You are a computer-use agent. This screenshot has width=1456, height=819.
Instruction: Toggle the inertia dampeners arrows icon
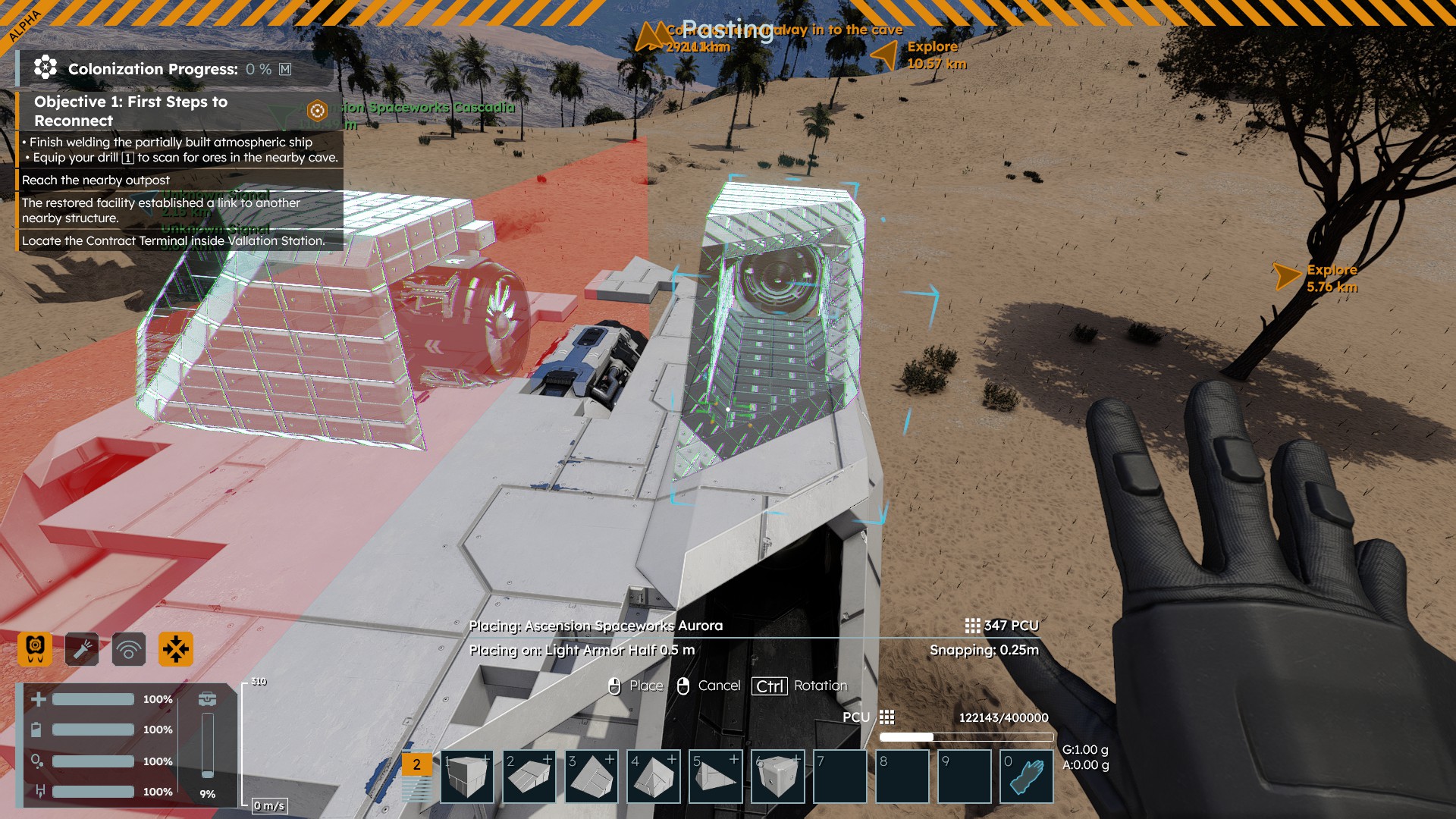click(176, 649)
